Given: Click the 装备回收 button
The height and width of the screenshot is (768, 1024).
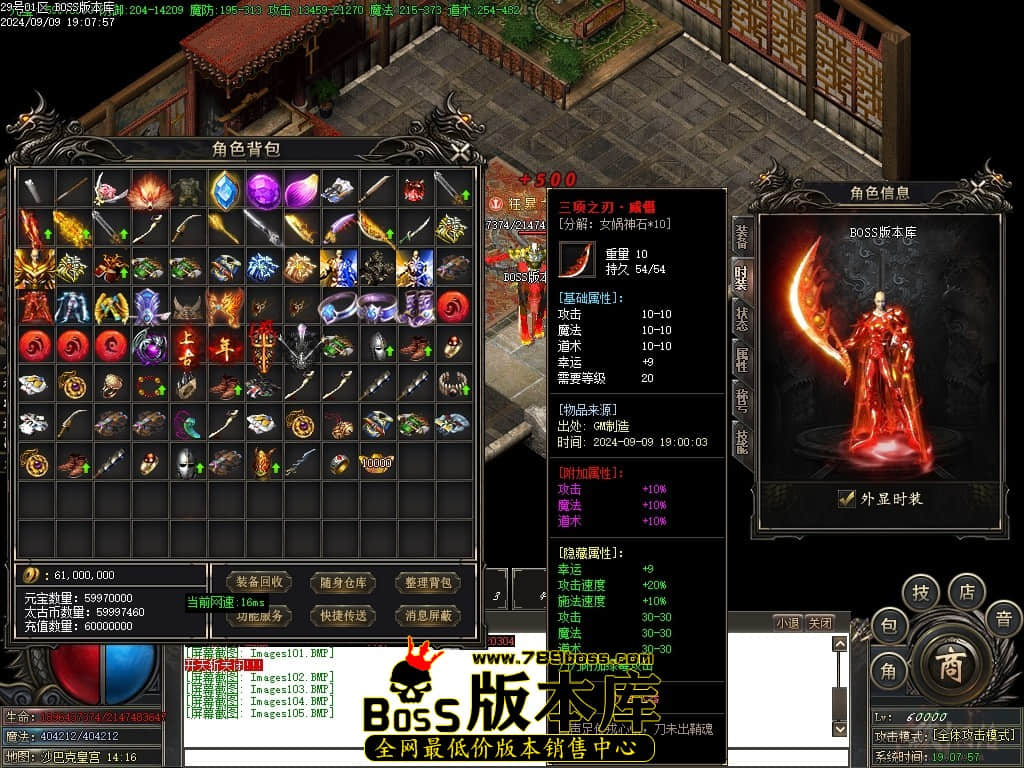Looking at the screenshot, I should [259, 582].
